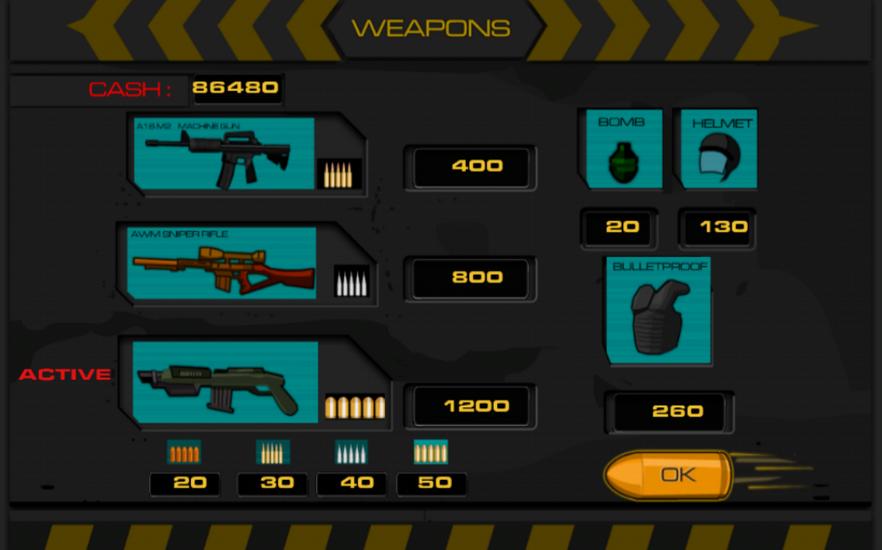Click the 1200 price button
The height and width of the screenshot is (550, 882).
[476, 406]
